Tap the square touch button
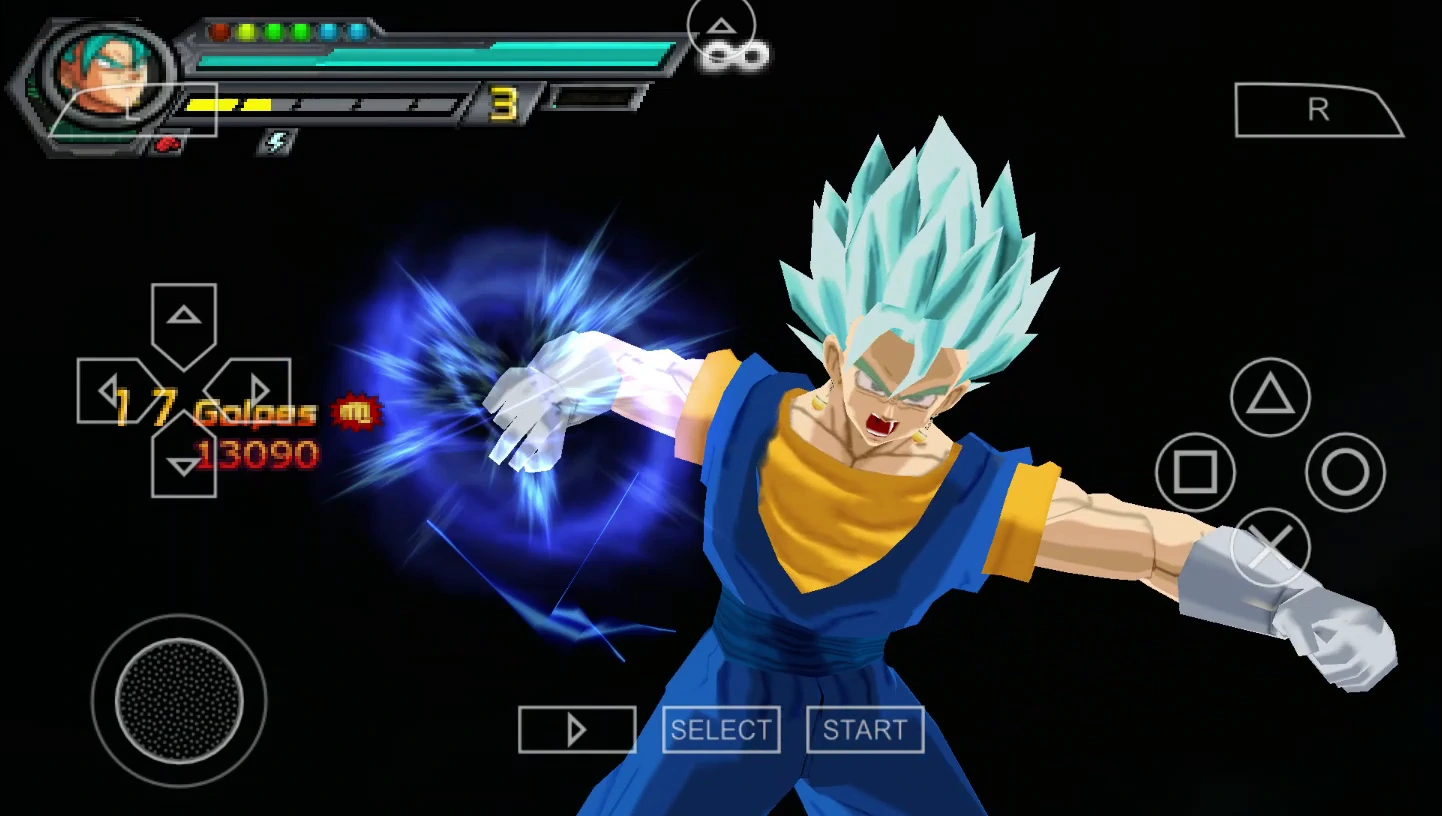This screenshot has height=816, width=1442. click(1195, 472)
